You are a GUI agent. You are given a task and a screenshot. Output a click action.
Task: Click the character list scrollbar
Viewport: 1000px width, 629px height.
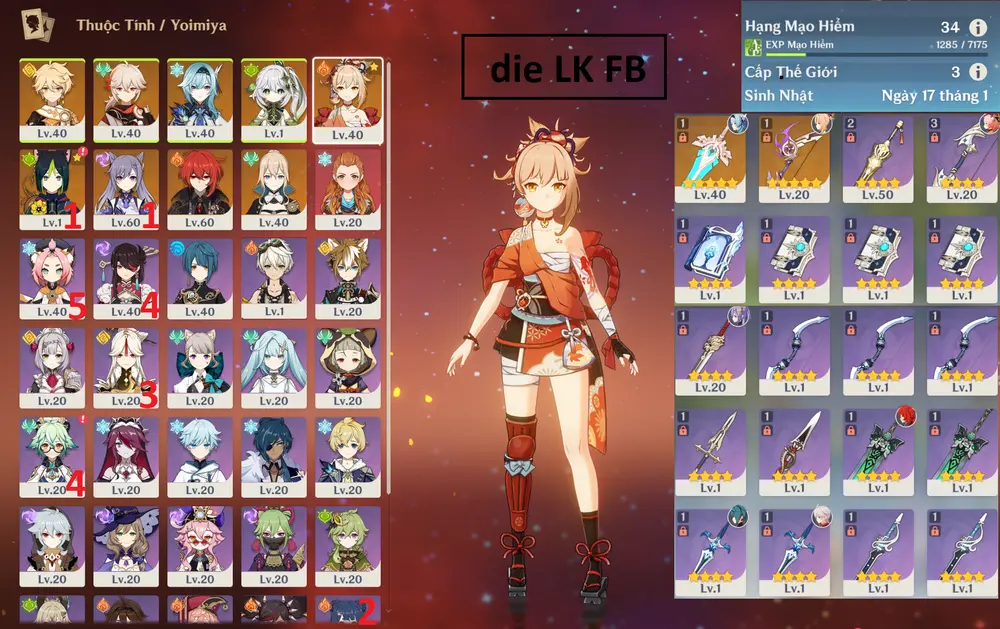(x=388, y=280)
